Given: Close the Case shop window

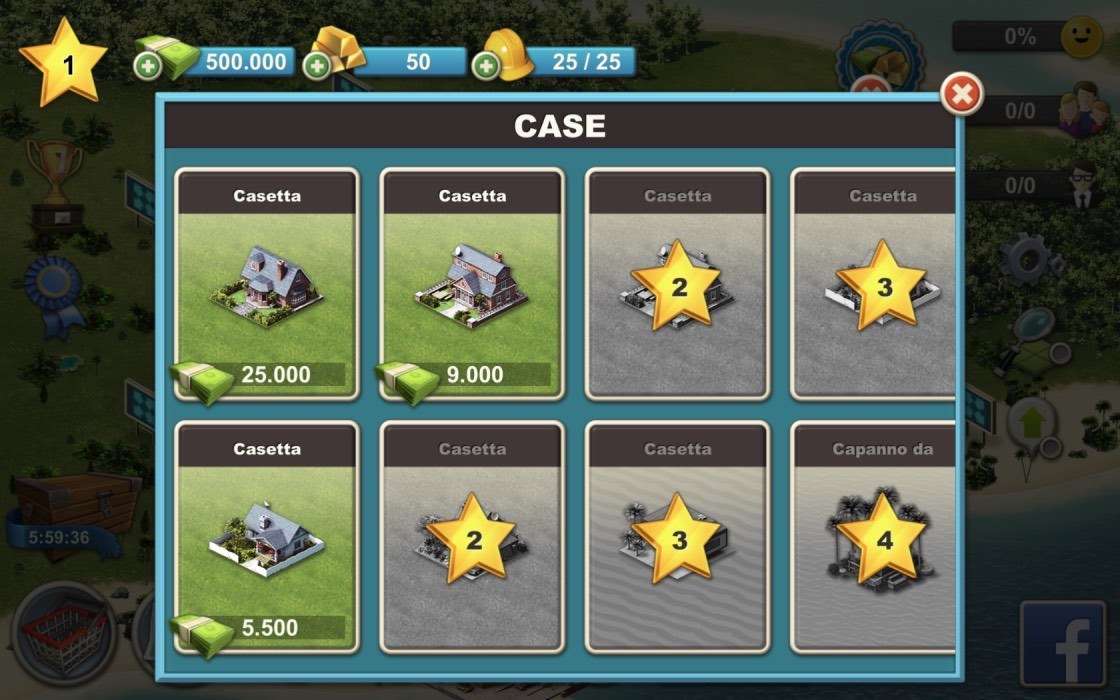Looking at the screenshot, I should tap(962, 95).
